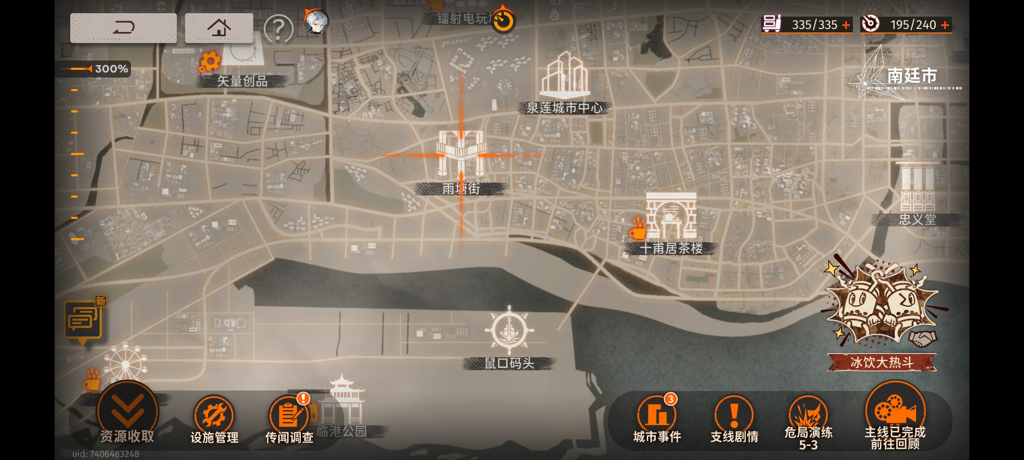Viewport: 1024px width, 460px height.
Task: Select the 雨埗街 map marker
Action: pos(461,158)
